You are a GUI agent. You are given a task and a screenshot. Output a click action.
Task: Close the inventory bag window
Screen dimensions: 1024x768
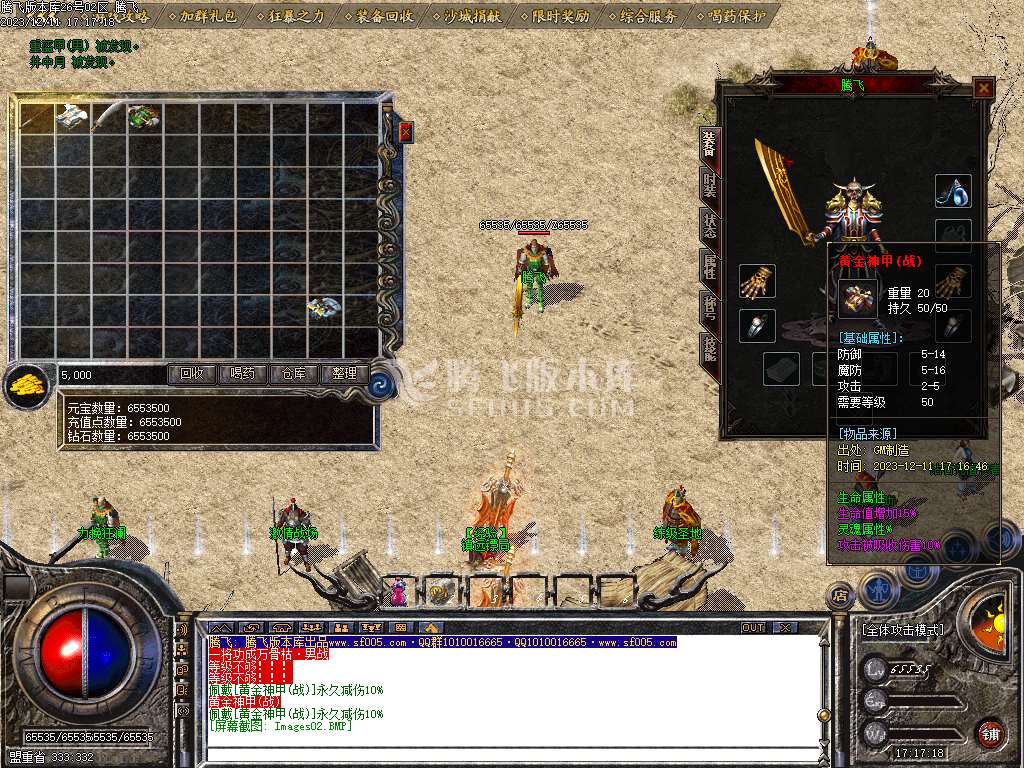click(406, 132)
